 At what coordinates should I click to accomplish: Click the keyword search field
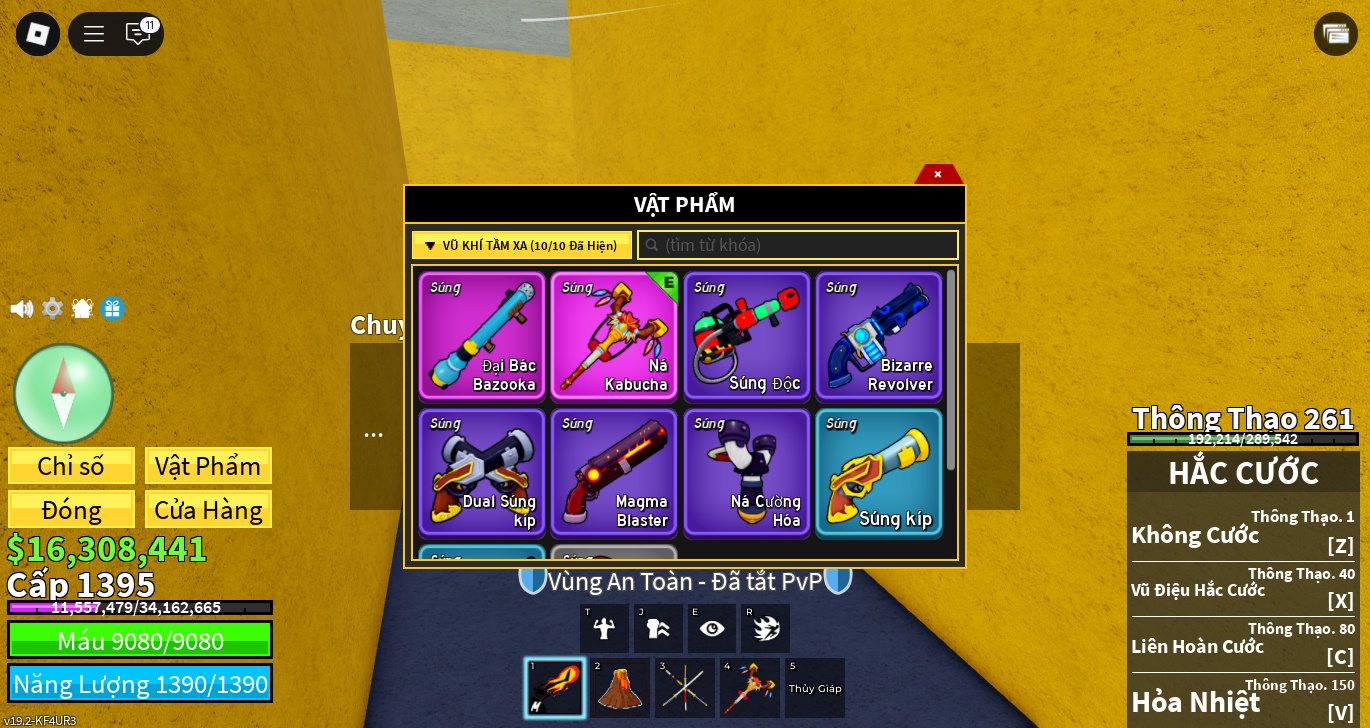pyautogui.click(x=798, y=245)
